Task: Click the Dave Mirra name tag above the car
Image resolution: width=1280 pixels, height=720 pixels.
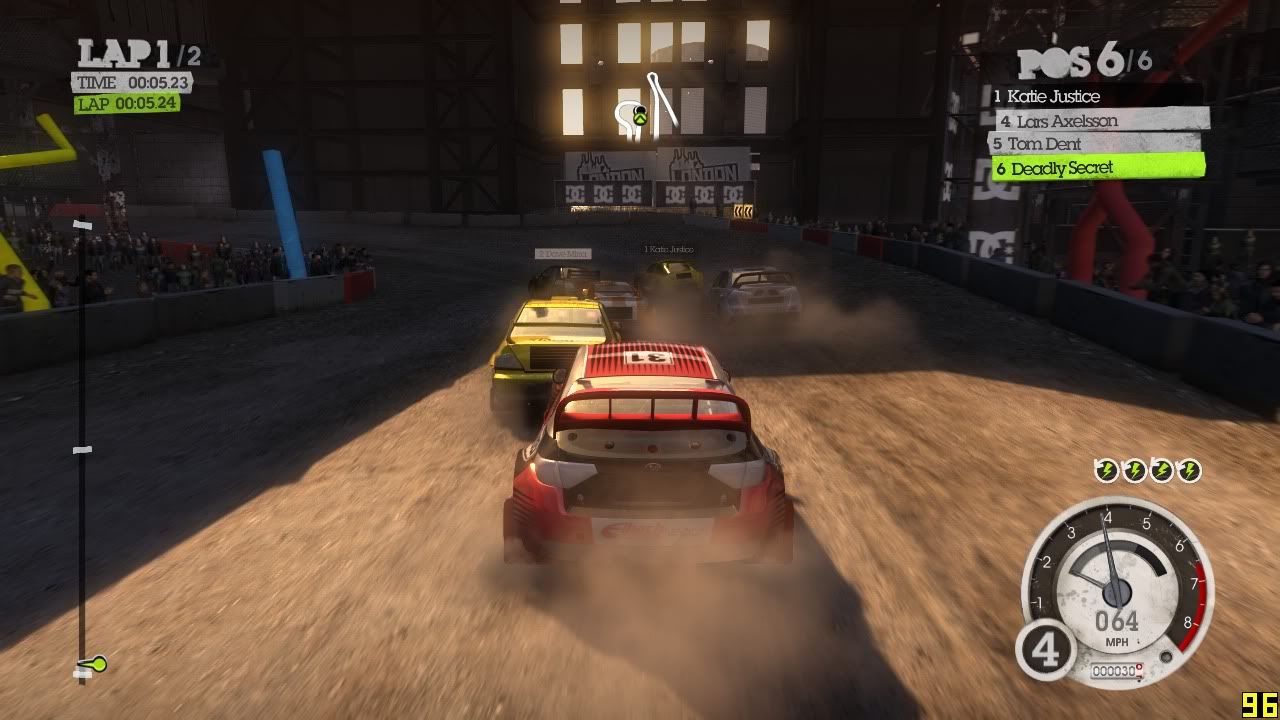Action: [x=563, y=254]
